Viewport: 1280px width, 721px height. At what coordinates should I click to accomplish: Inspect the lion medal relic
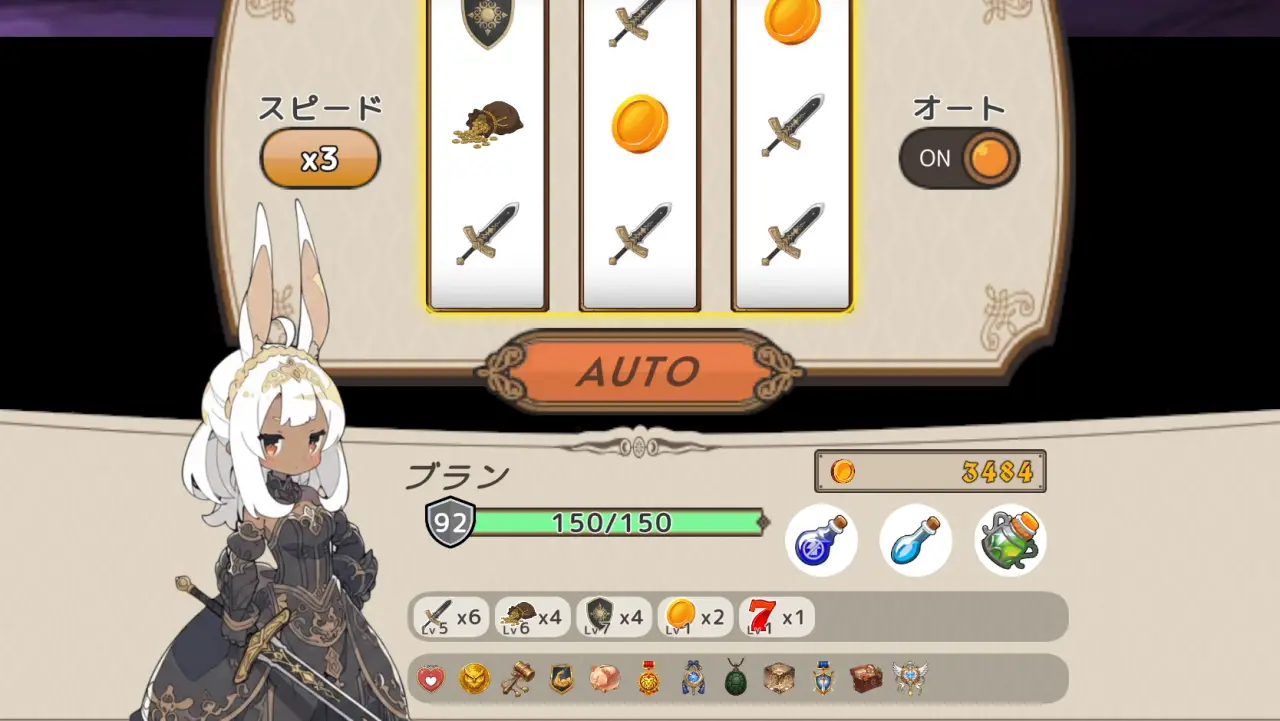[x=650, y=679]
